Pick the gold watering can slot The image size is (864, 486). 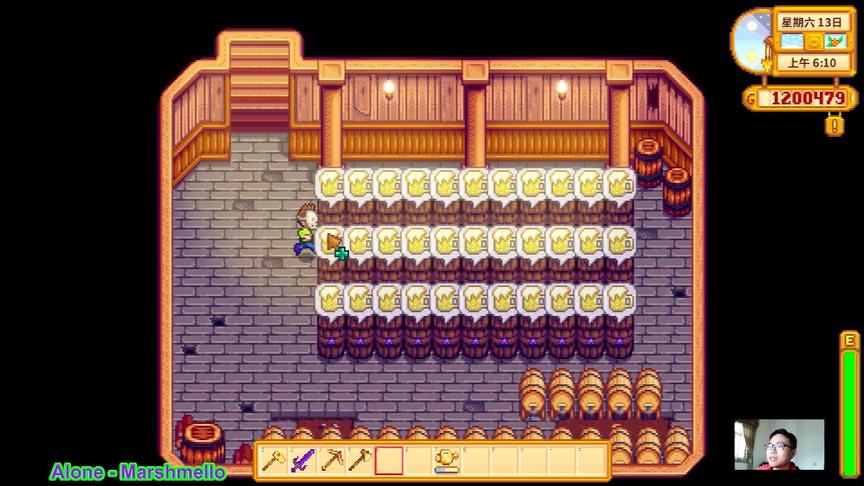[446, 461]
